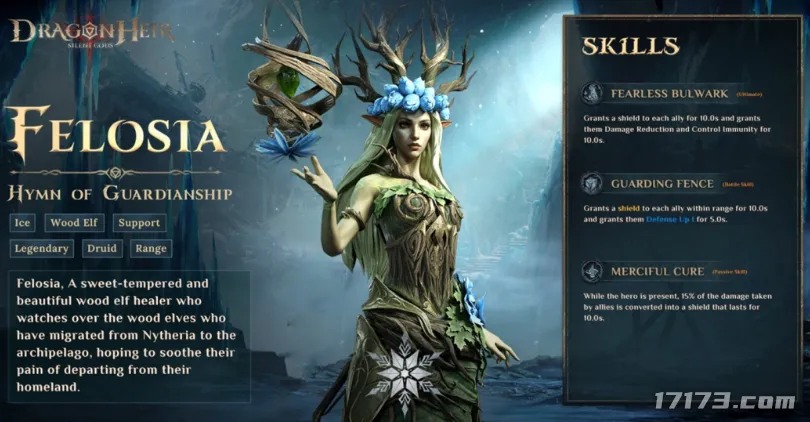Image resolution: width=810 pixels, height=422 pixels.
Task: Select the Fearless Bulwark skill icon
Action: tap(594, 94)
